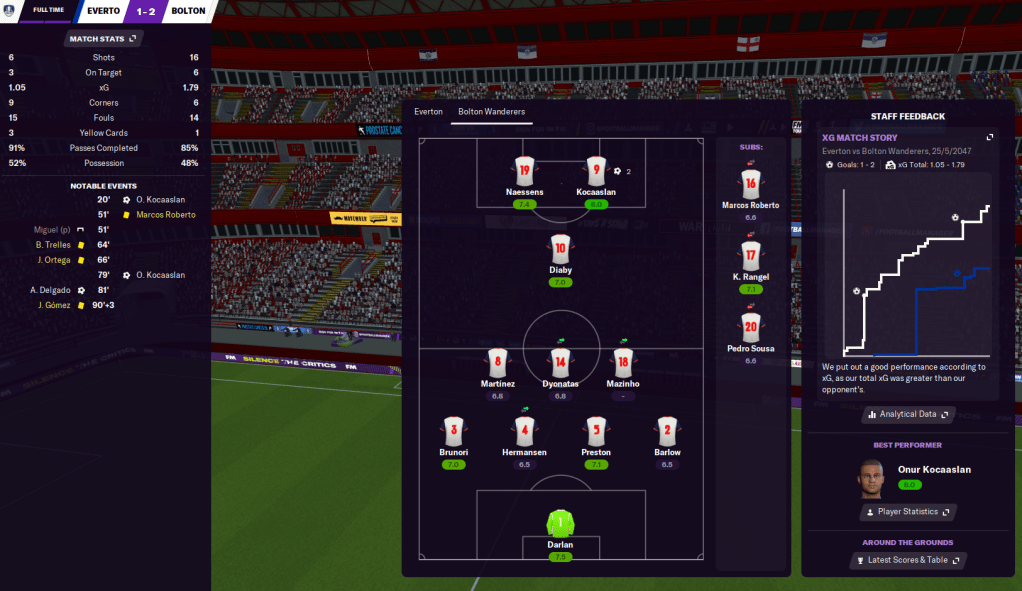This screenshot has height=591, width=1022.
Task: Expand the xG Match Story chart
Action: (x=990, y=138)
